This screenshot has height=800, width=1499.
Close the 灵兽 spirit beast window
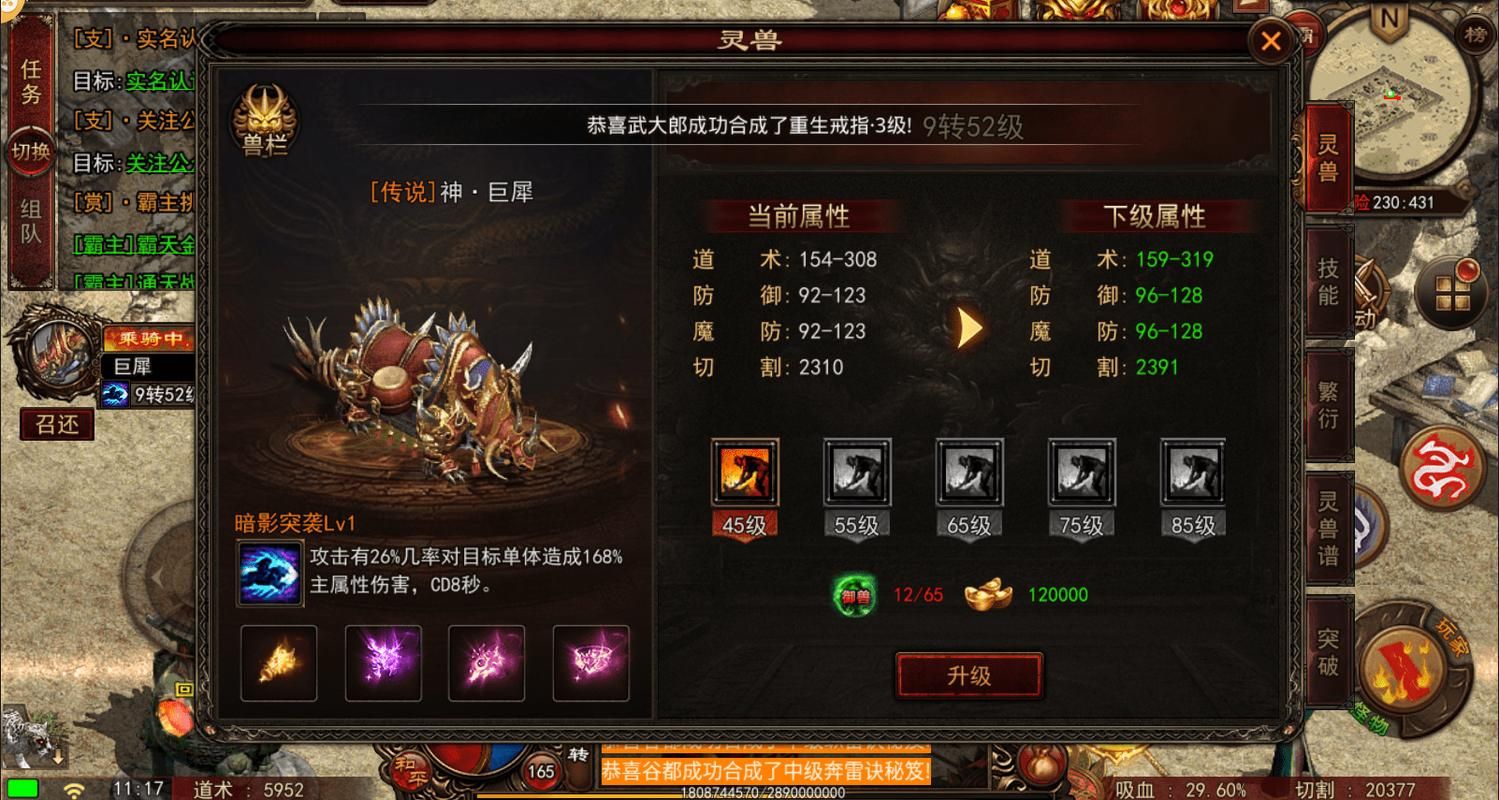click(1271, 42)
